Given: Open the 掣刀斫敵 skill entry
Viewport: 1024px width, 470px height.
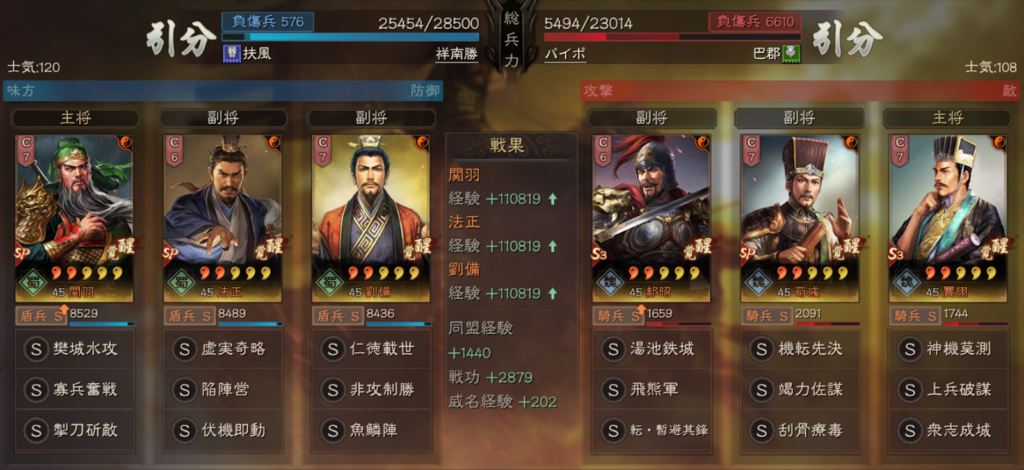Looking at the screenshot, I should [74, 431].
